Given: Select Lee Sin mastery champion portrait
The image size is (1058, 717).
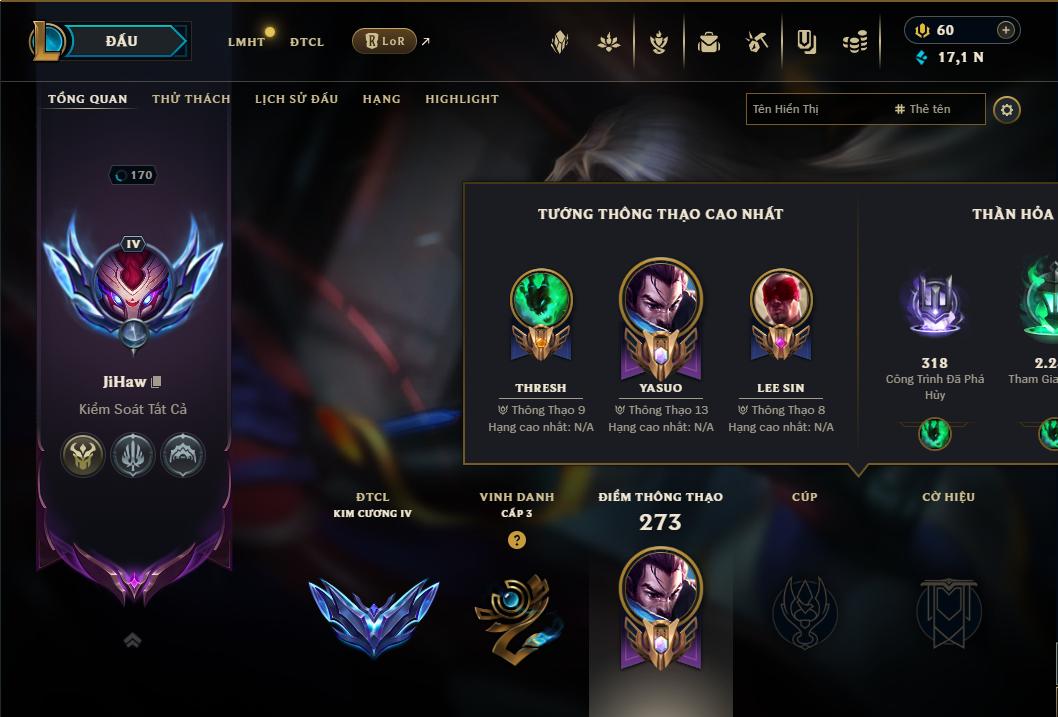Looking at the screenshot, I should click(781, 299).
